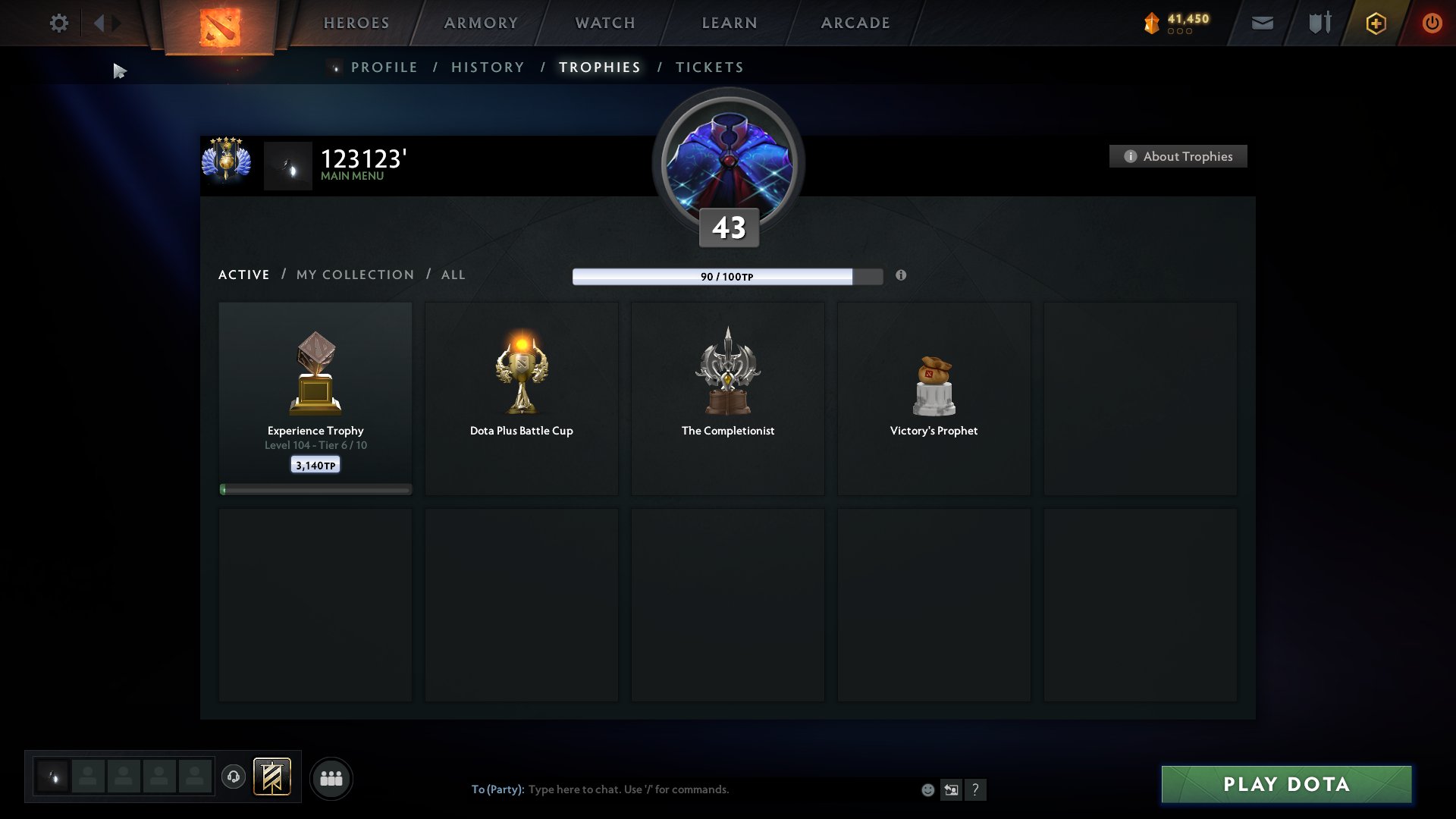The height and width of the screenshot is (819, 1456).
Task: Switch to the MY COLLECTION tab
Action: coord(354,275)
